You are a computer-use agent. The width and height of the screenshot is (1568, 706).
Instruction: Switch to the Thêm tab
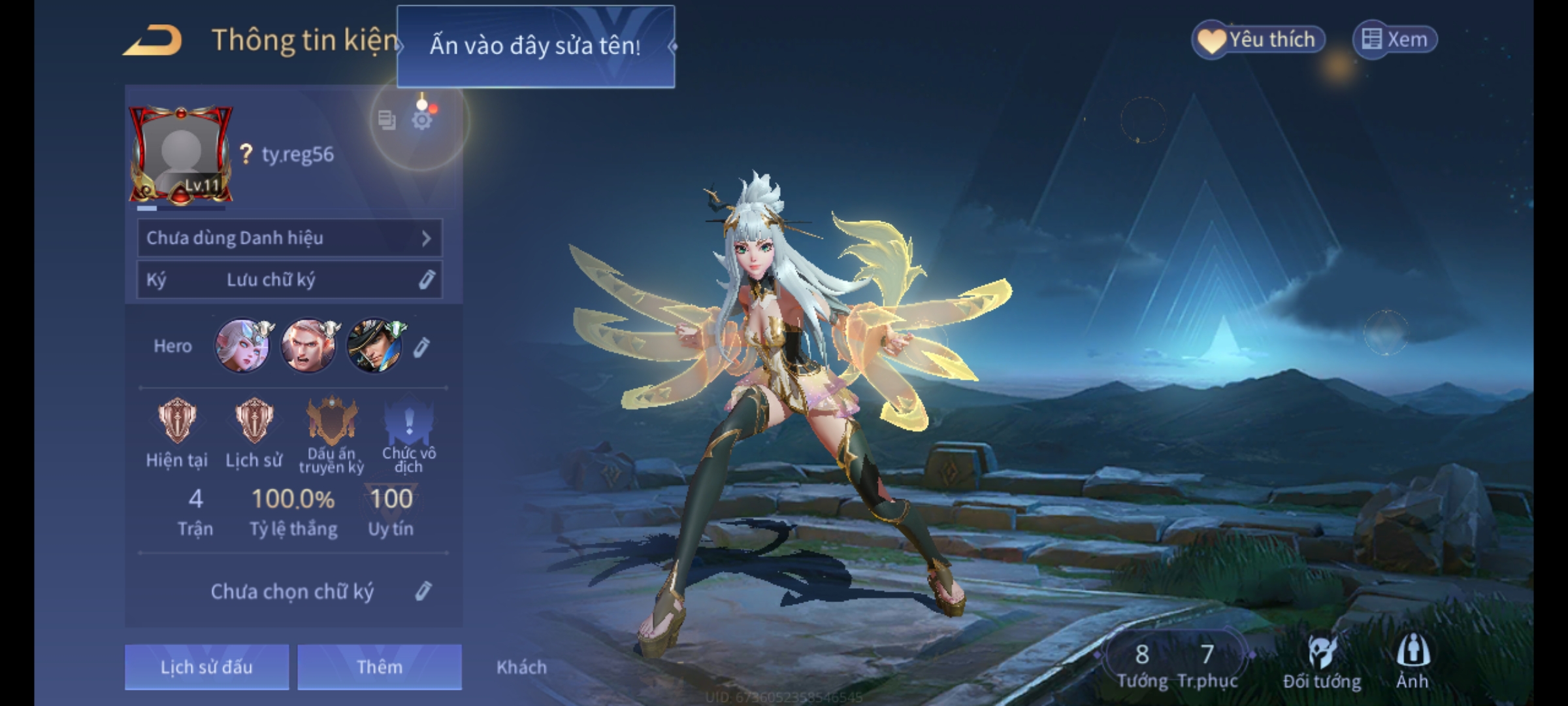tap(380, 667)
